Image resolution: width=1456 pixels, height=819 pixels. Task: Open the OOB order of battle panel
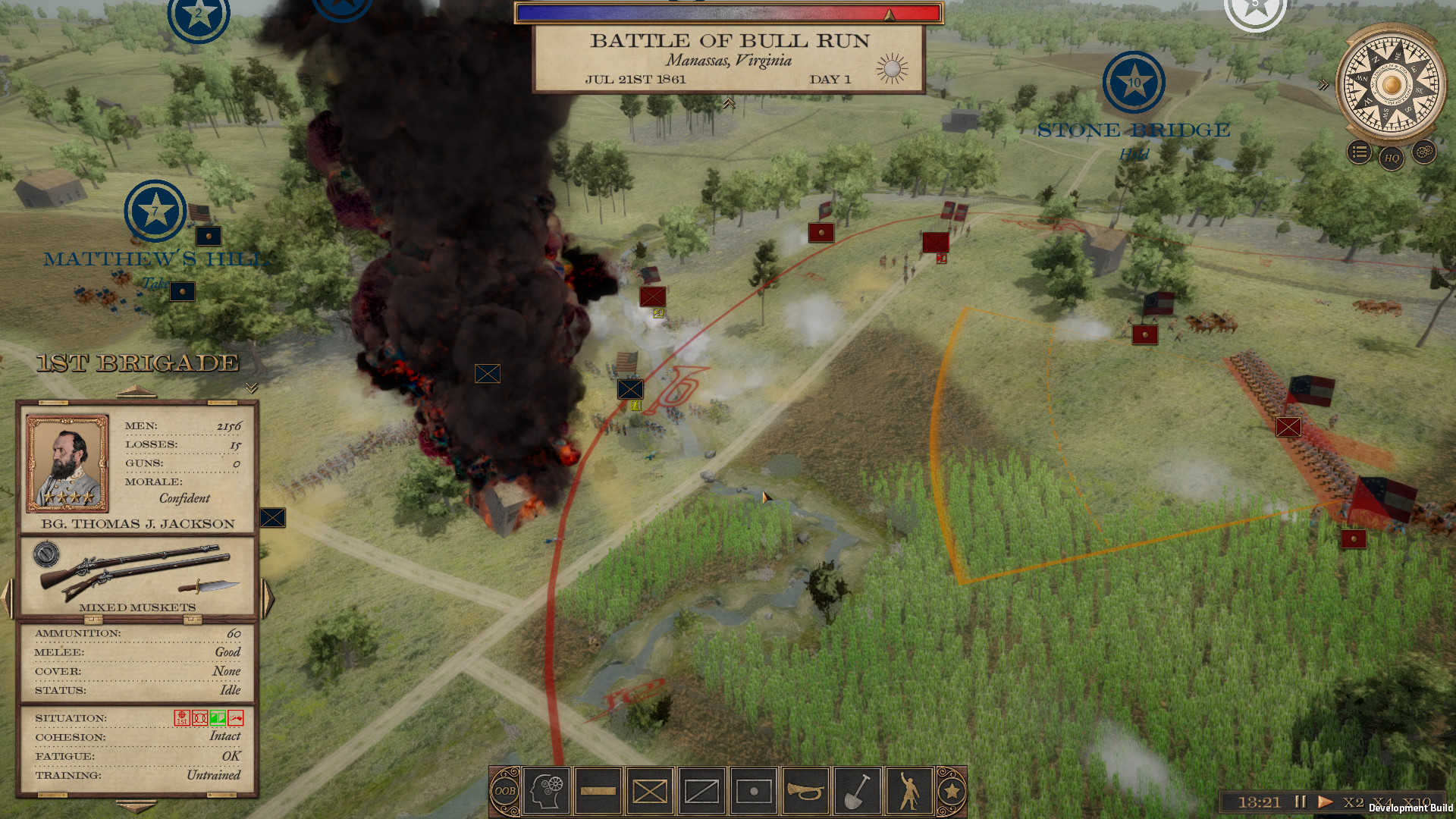click(504, 790)
